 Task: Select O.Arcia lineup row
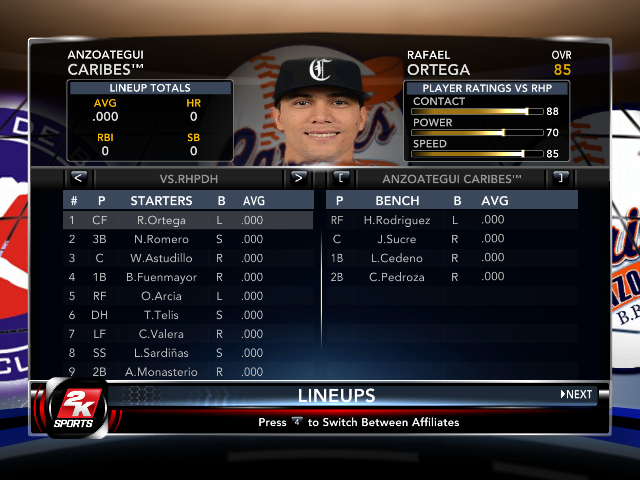pyautogui.click(x=161, y=296)
